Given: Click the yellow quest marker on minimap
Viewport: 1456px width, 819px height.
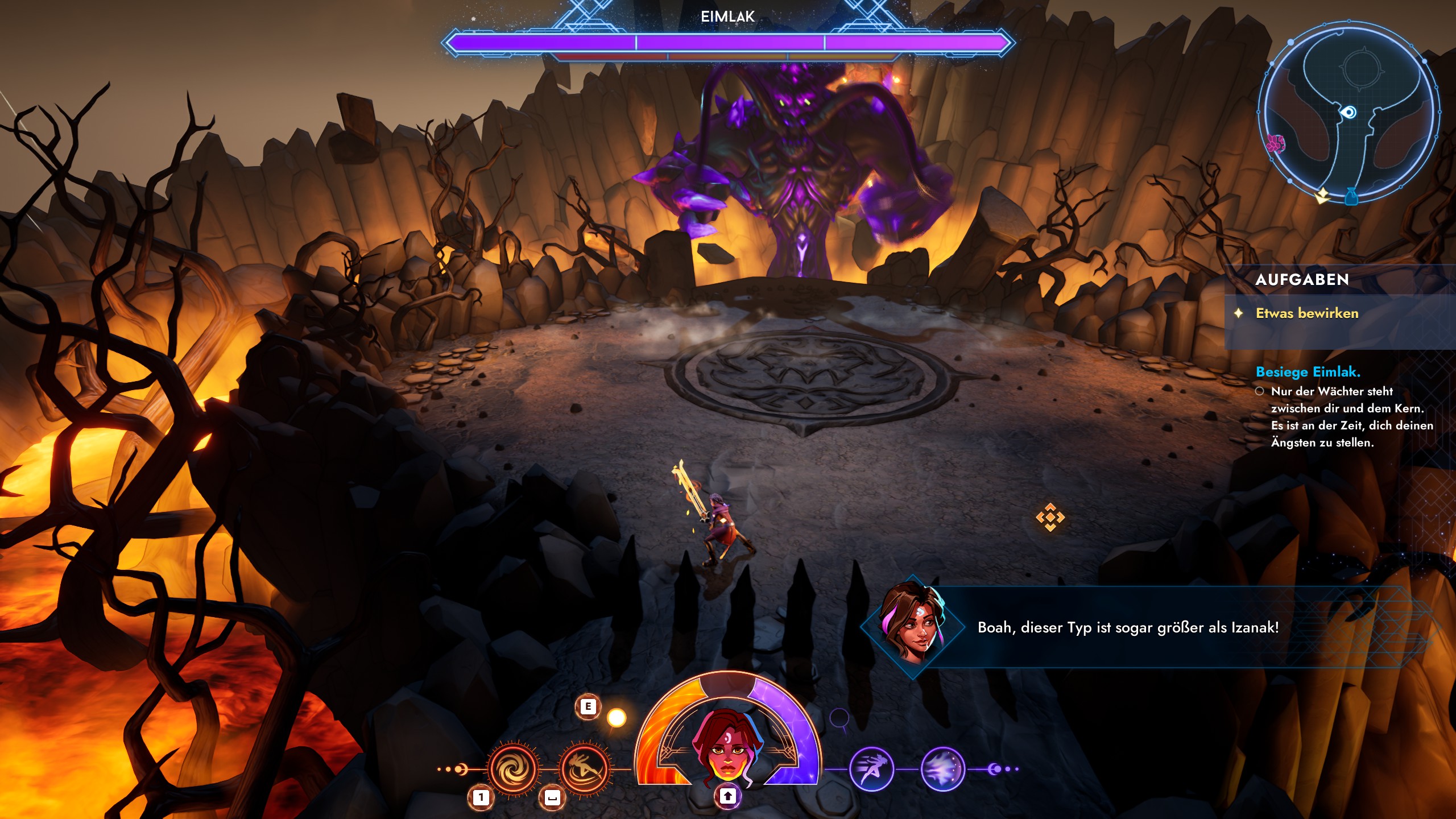Looking at the screenshot, I should coord(1322,195).
